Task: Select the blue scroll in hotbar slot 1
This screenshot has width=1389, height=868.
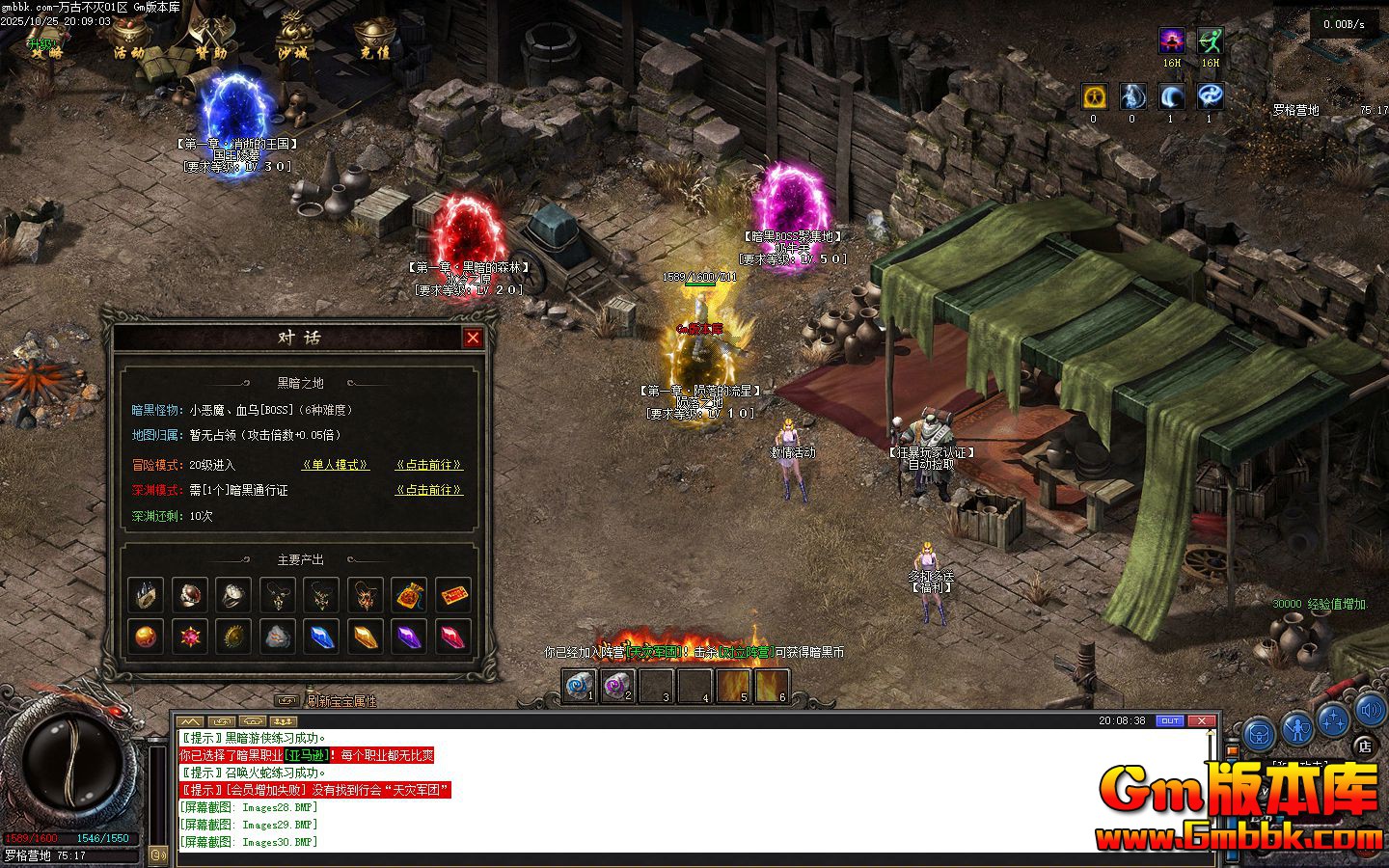Action: 579,686
